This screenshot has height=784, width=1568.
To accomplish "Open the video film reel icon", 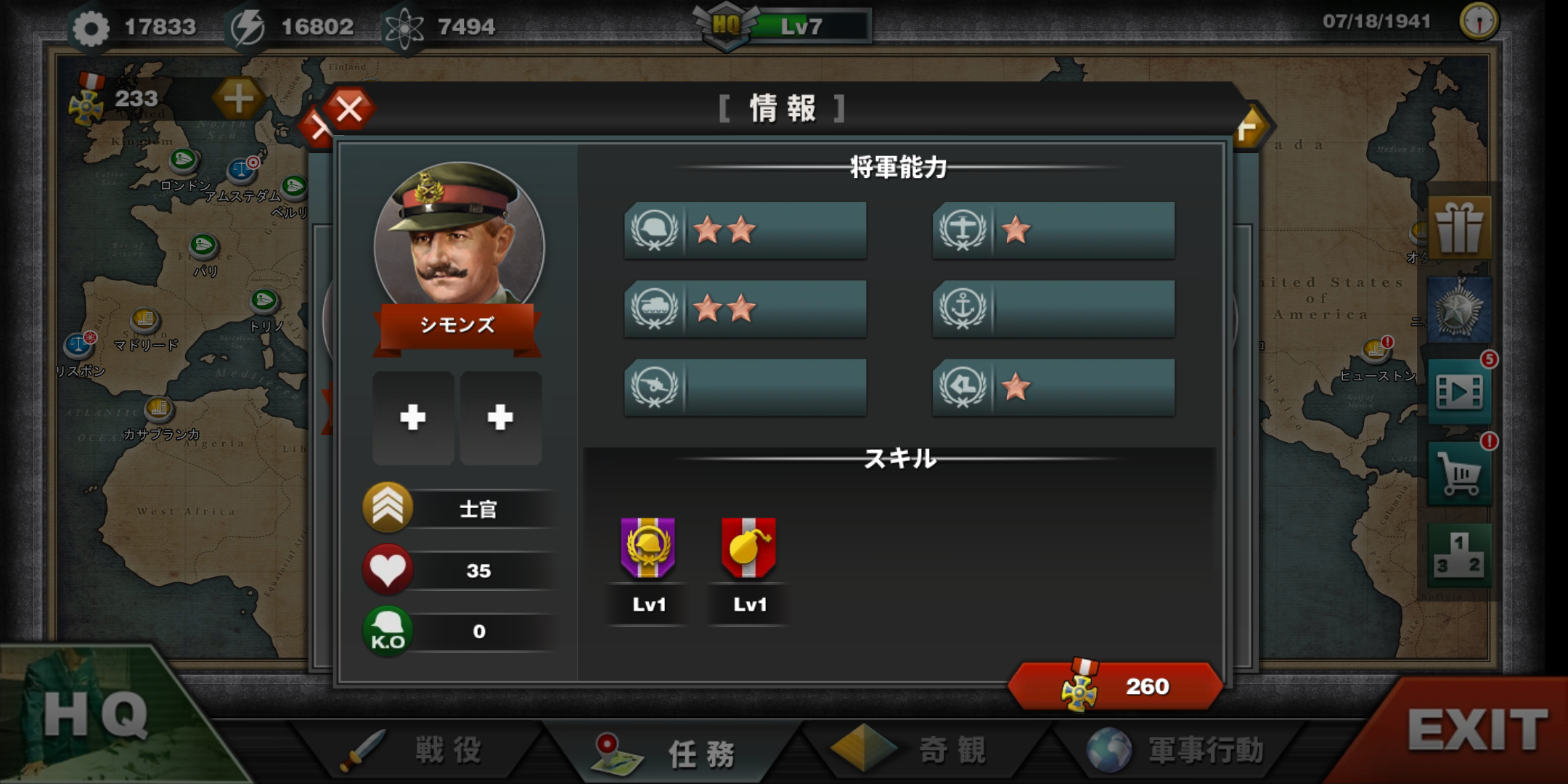I will (1459, 393).
